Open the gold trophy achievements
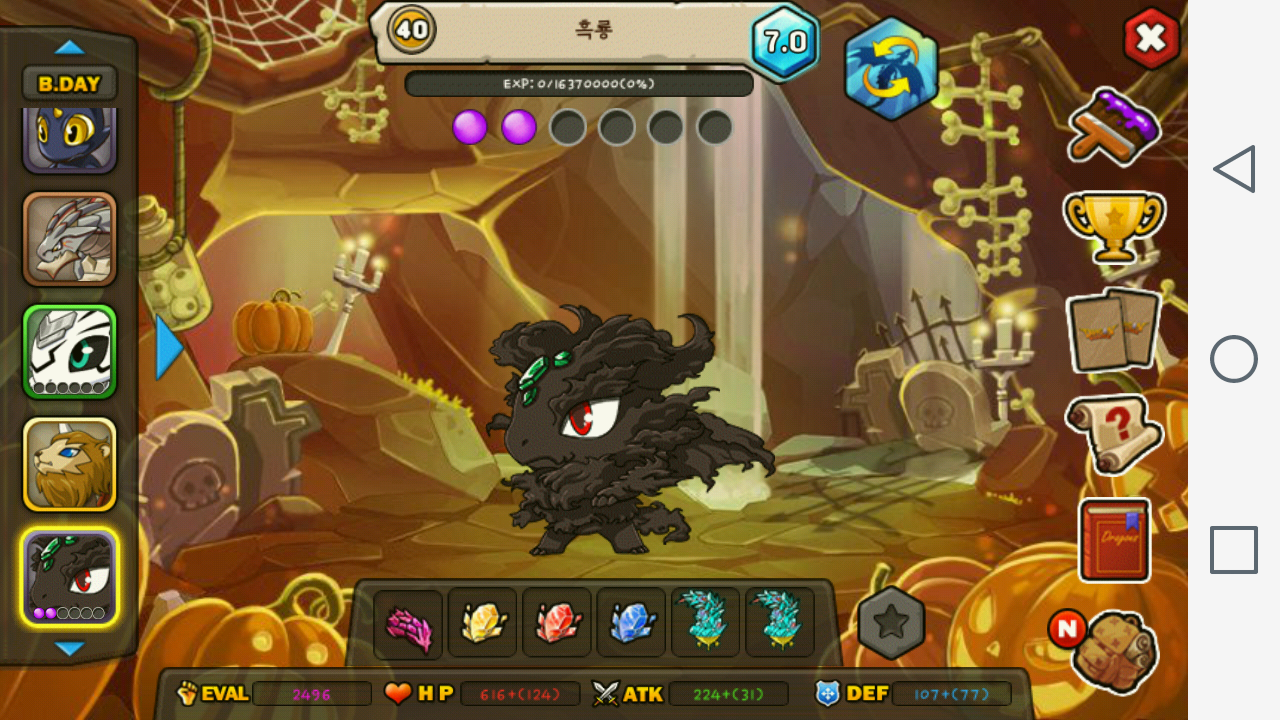Screen dimensions: 1280x720 [x=1113, y=225]
